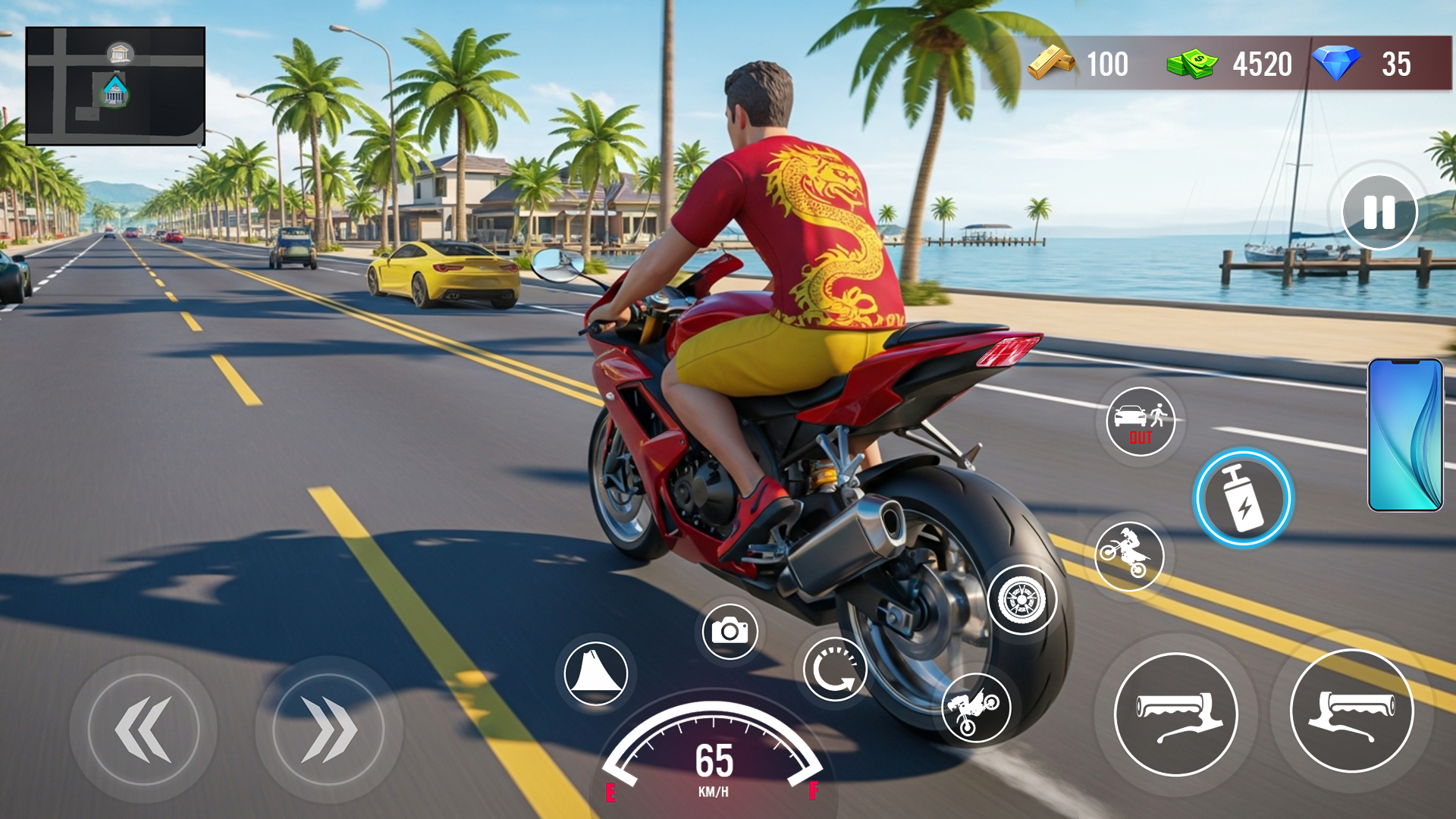Image resolution: width=1456 pixels, height=819 pixels.
Task: Tap the minimap in the corner
Action: pyautogui.click(x=114, y=85)
